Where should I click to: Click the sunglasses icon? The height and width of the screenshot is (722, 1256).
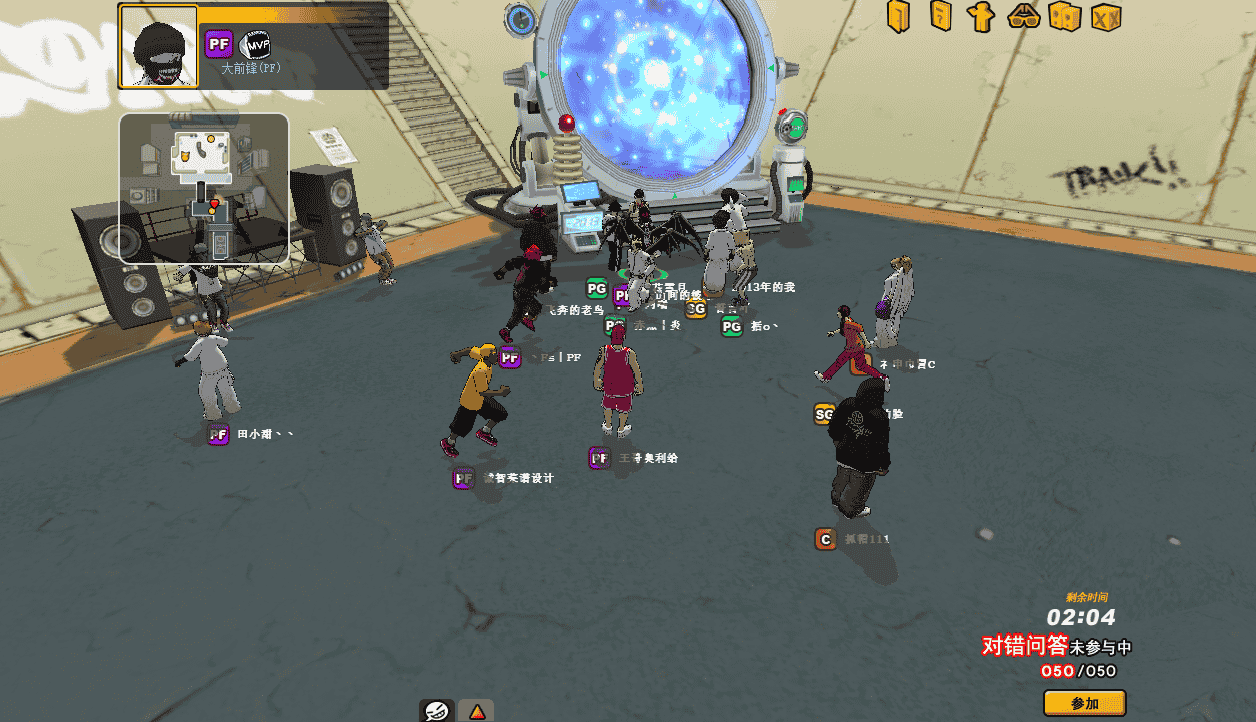1023,16
